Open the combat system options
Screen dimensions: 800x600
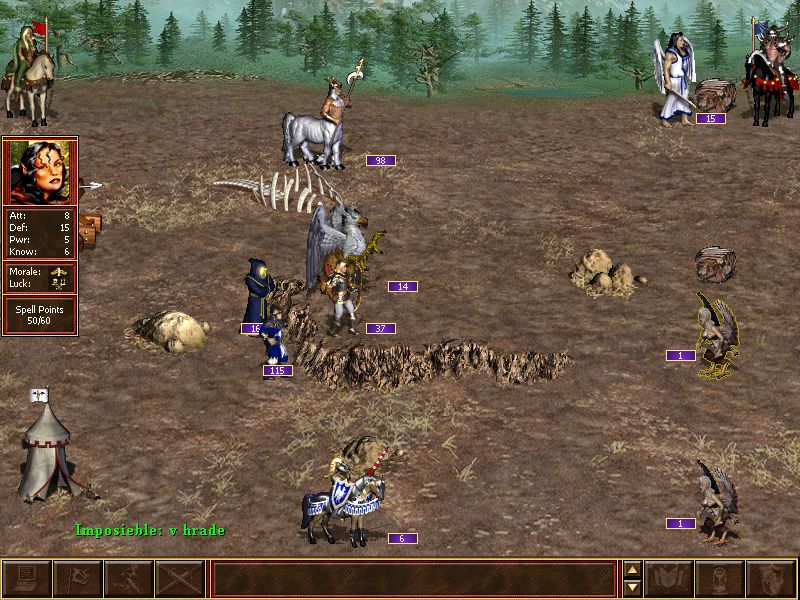coord(27,579)
